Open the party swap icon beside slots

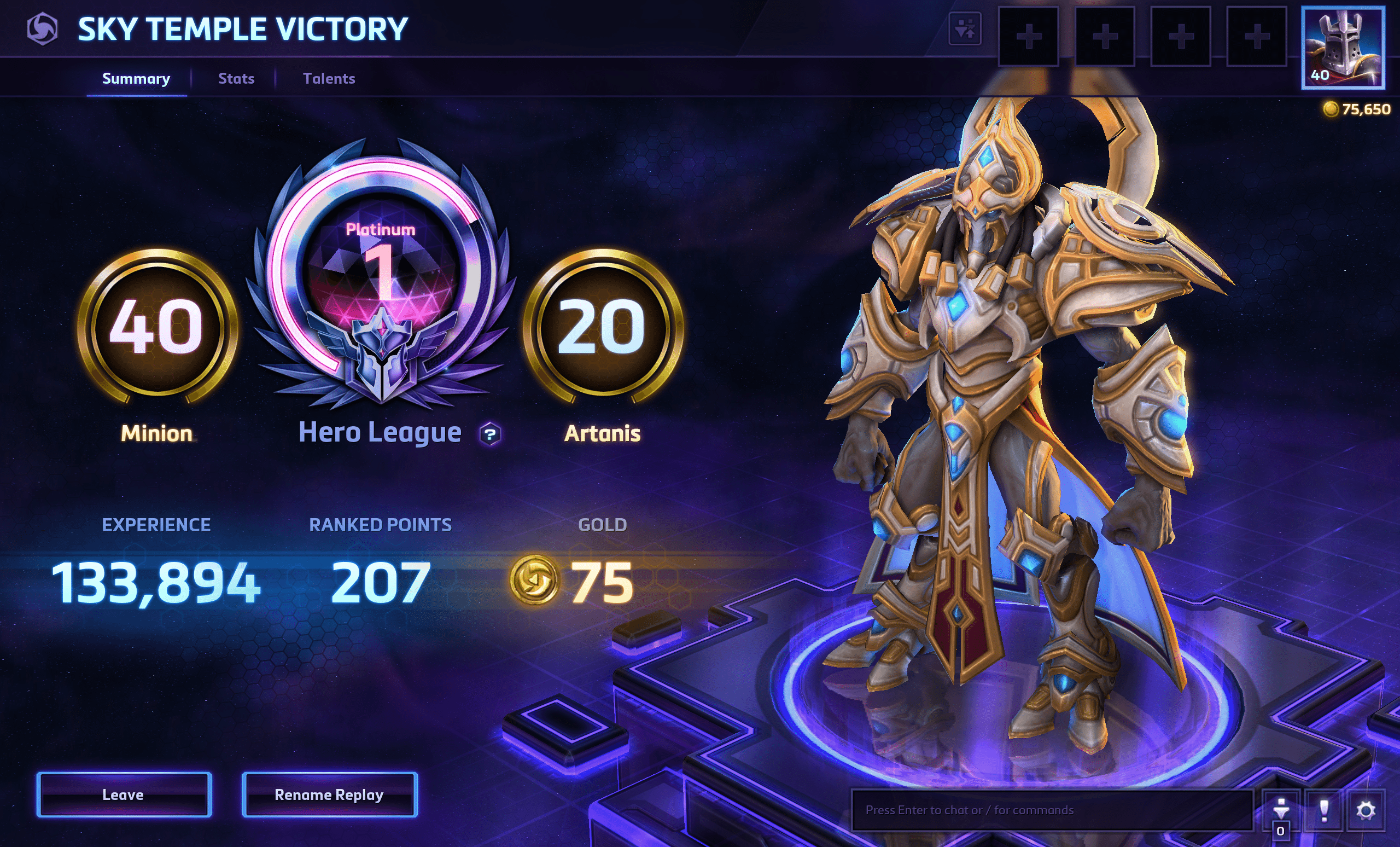pos(965,28)
